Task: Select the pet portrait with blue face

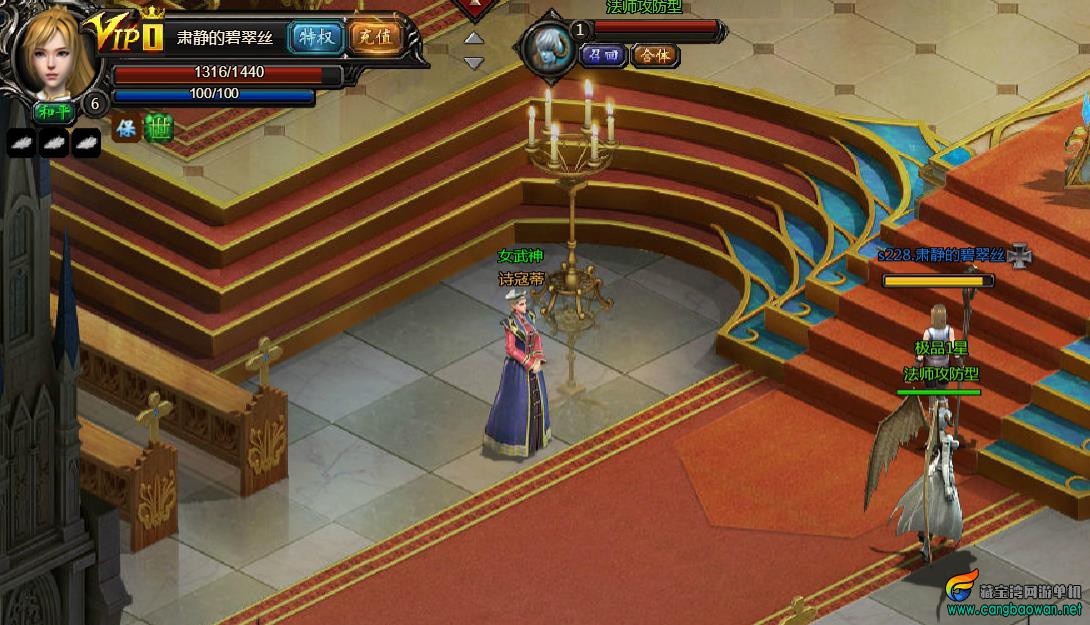Action: (x=548, y=46)
